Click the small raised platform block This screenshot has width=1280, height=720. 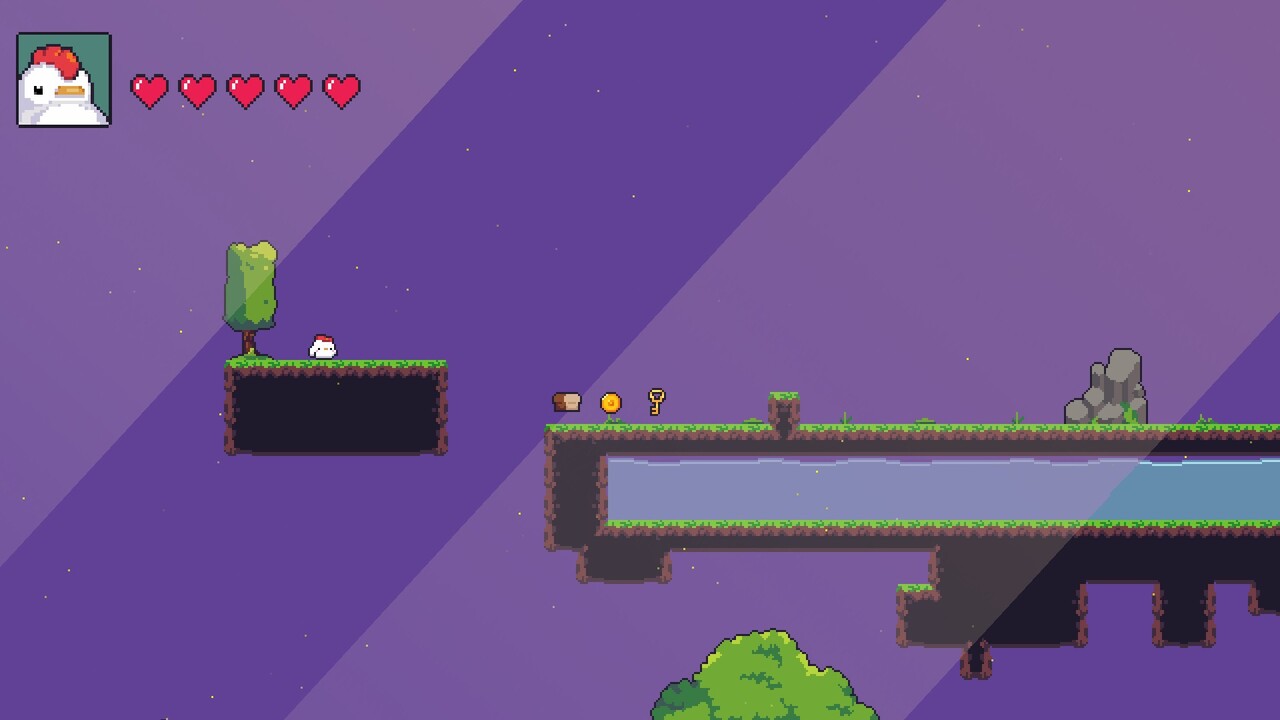[782, 405]
